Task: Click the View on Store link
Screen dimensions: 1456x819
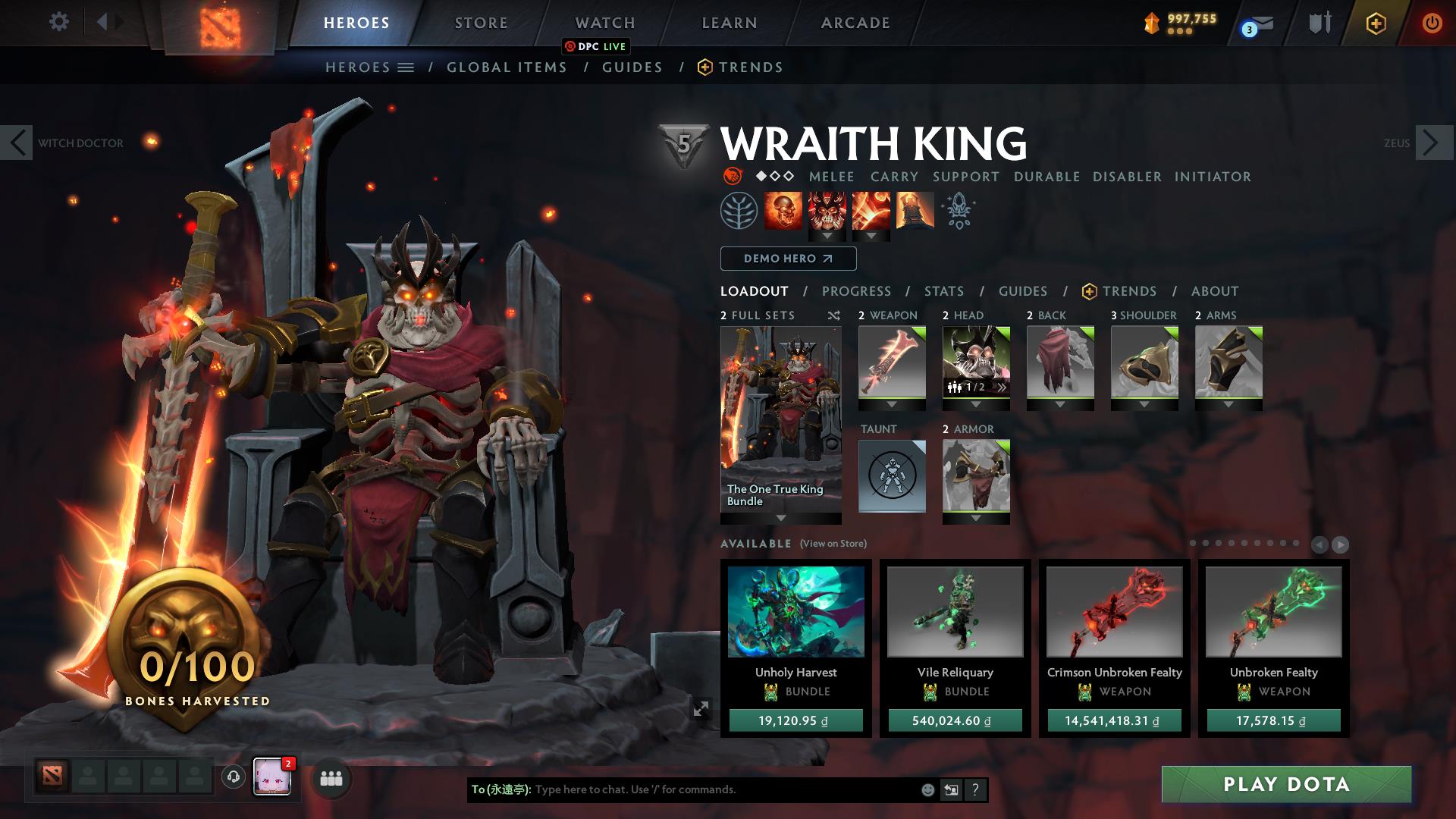Action: tap(833, 544)
